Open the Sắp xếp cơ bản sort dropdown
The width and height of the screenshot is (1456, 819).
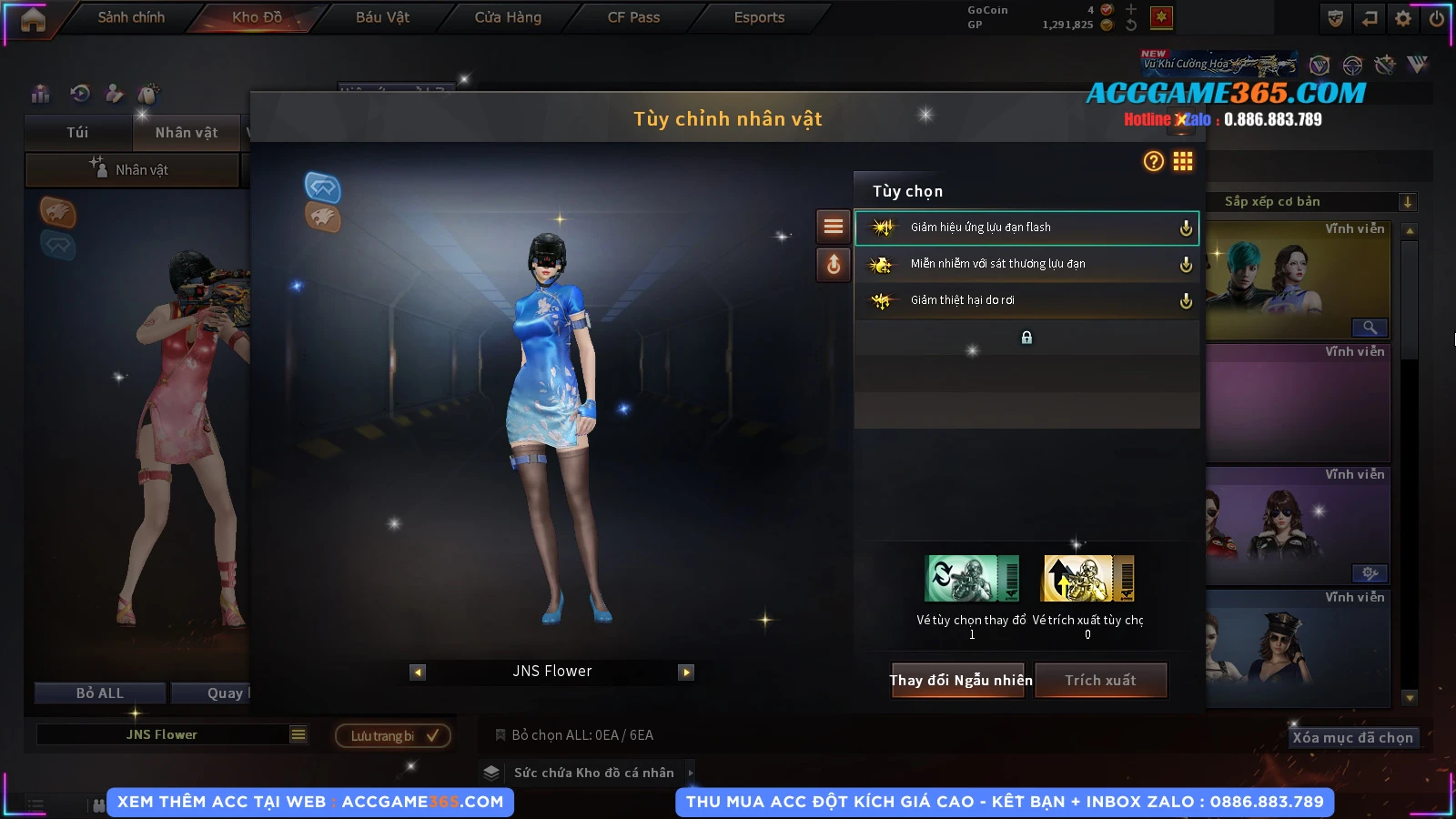click(x=1310, y=202)
